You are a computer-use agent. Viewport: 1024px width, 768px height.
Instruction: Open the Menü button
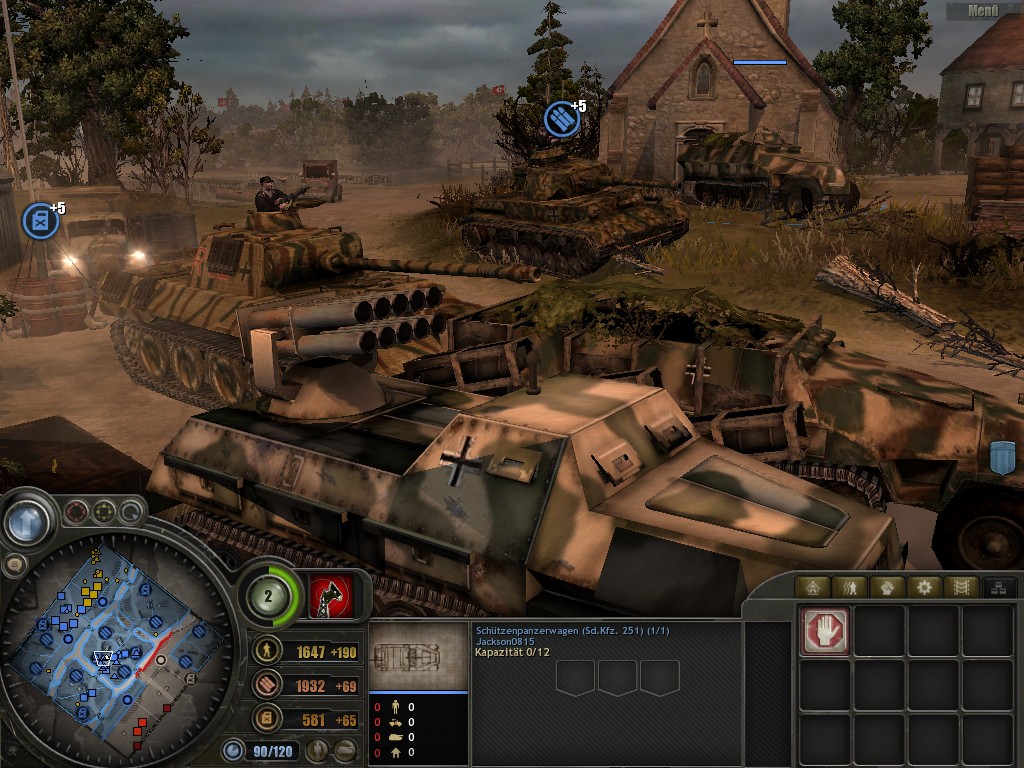(984, 11)
